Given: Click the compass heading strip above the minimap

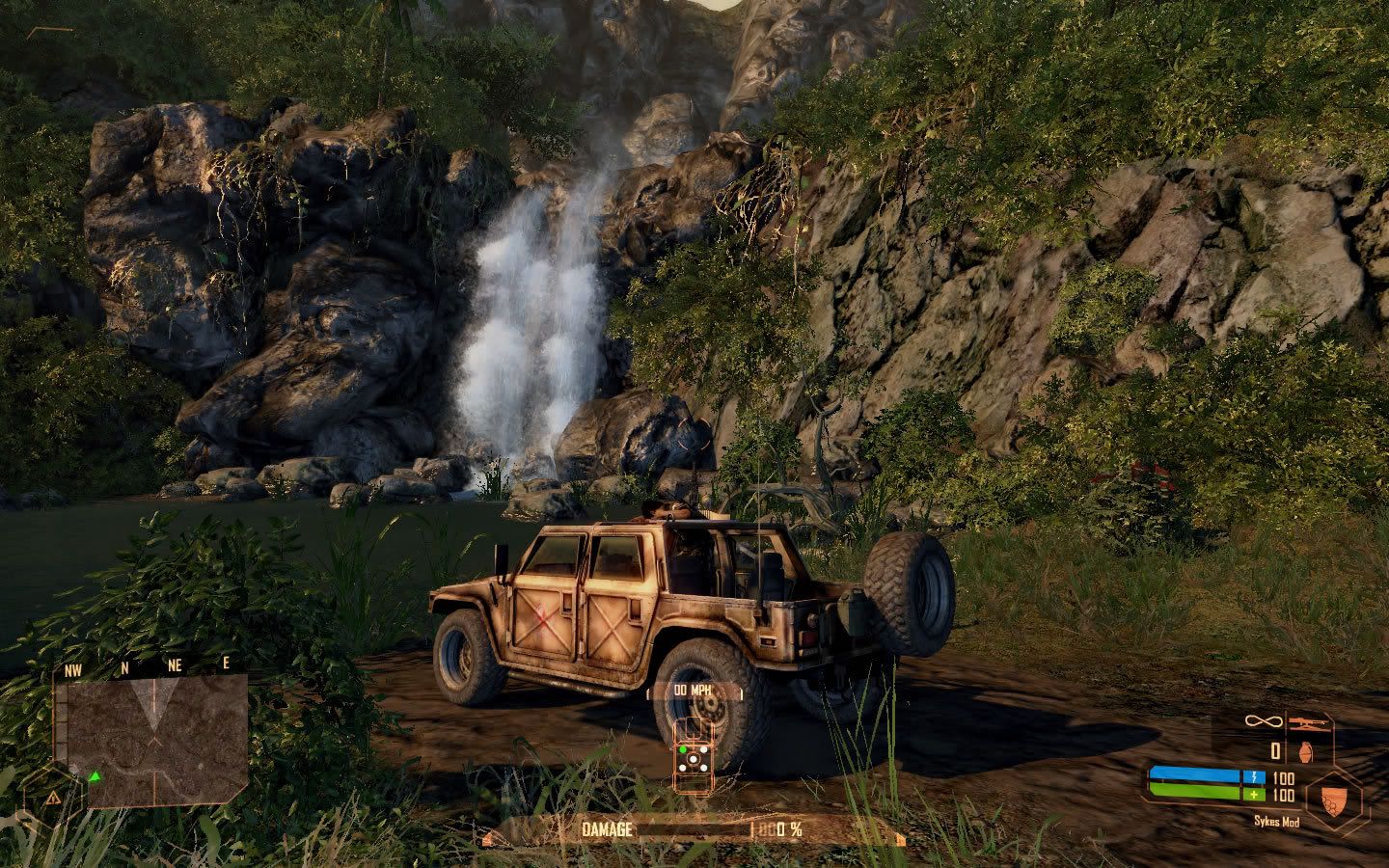Looking at the screenshot, I should (x=150, y=666).
